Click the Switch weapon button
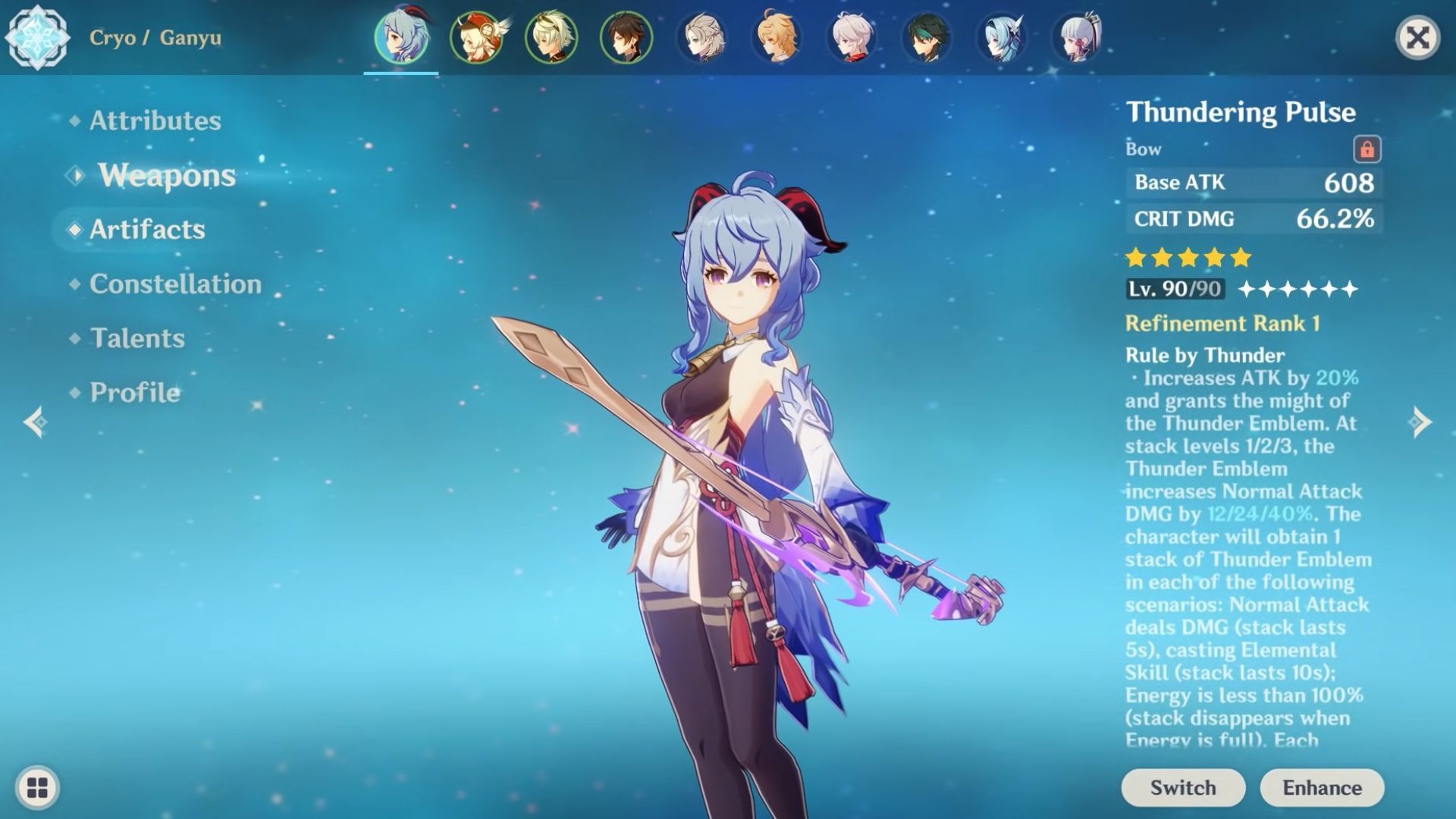1456x819 pixels. pyautogui.click(x=1182, y=788)
